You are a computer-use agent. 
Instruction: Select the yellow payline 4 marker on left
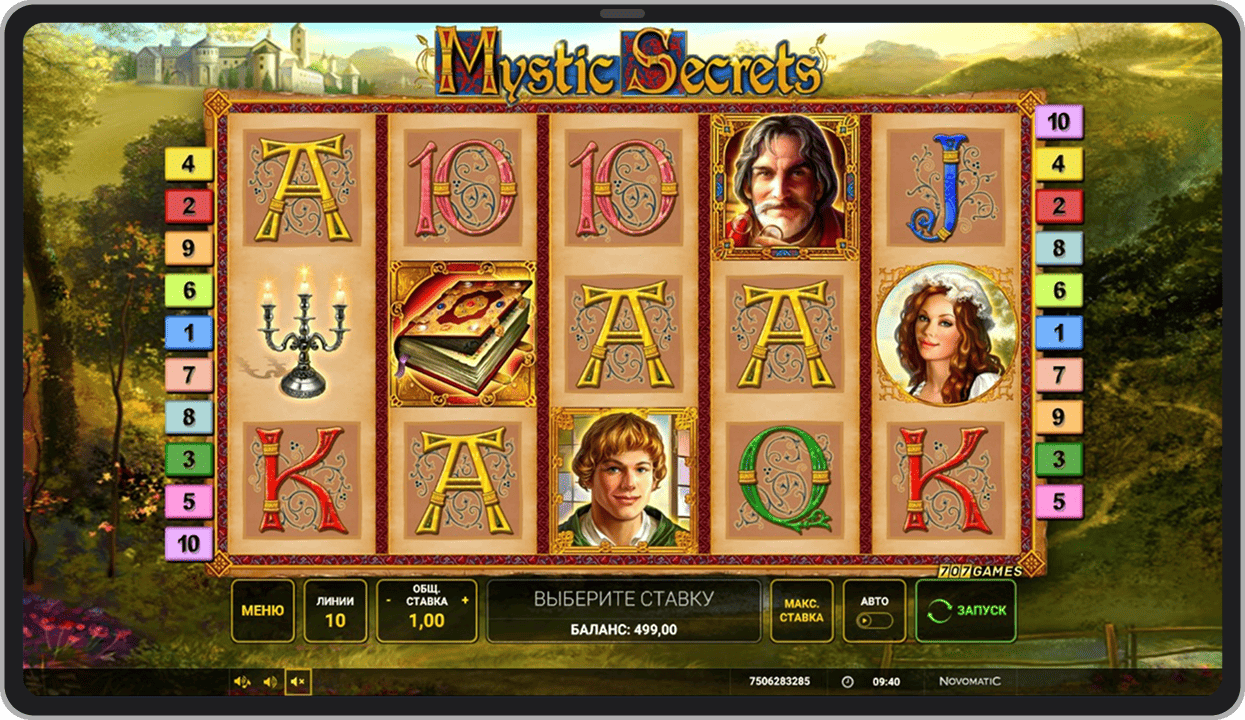[x=189, y=164]
